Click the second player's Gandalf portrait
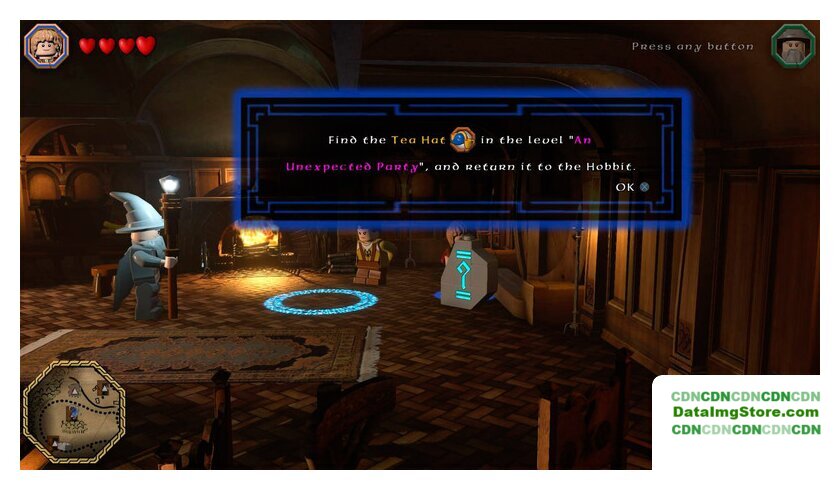 click(793, 46)
